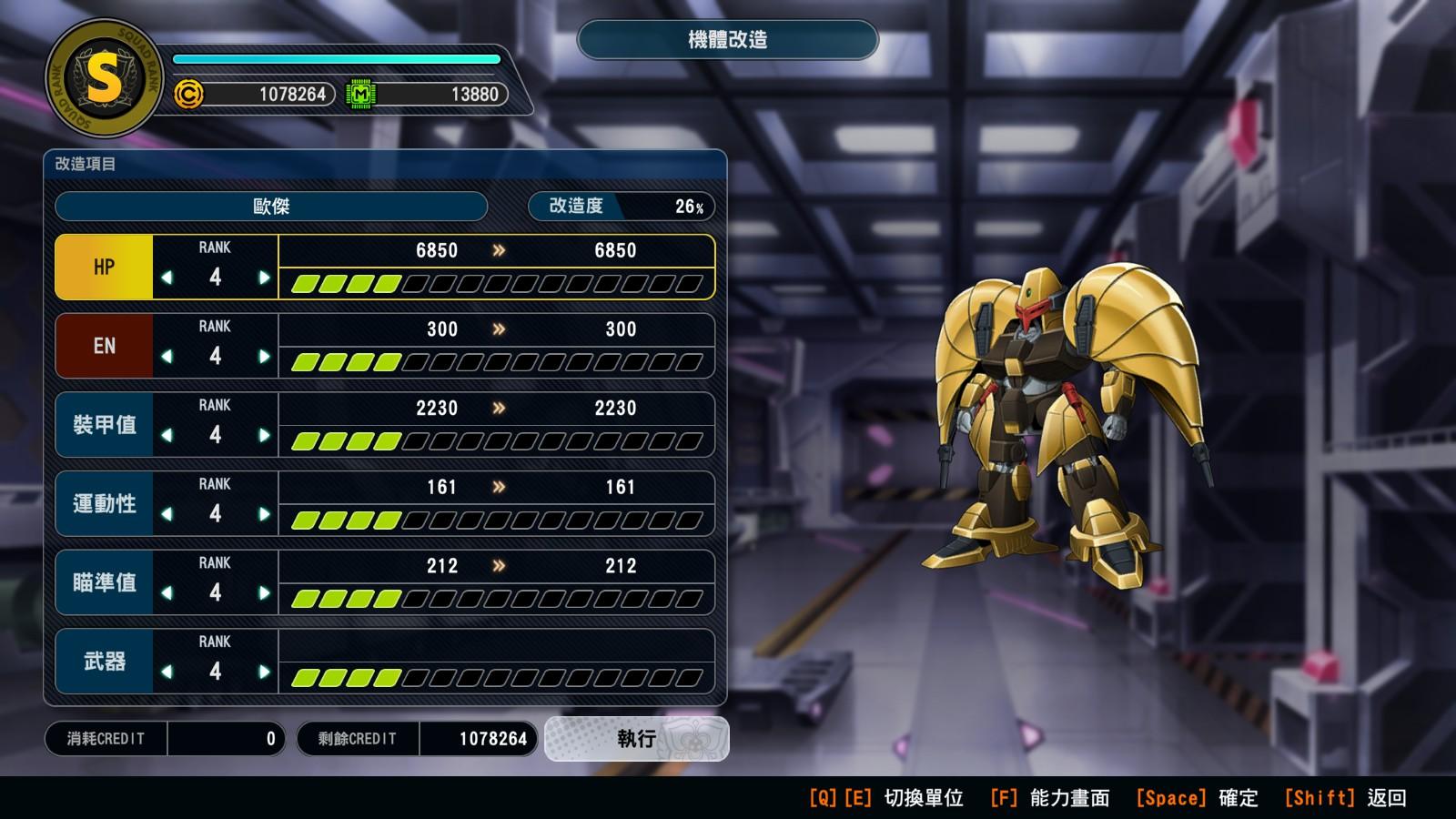Lower EN rank using left arrow
The height and width of the screenshot is (819, 1456).
[x=167, y=357]
